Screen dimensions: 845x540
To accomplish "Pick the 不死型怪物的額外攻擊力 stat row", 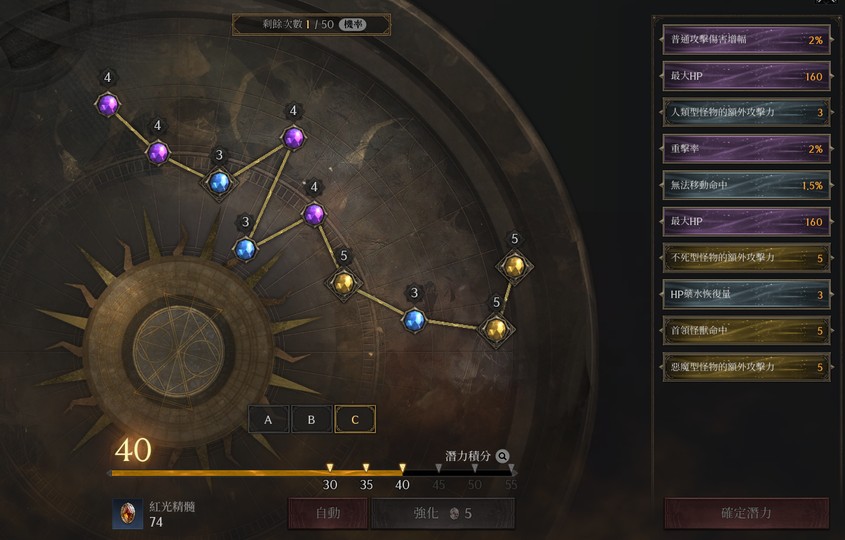I will 746,257.
